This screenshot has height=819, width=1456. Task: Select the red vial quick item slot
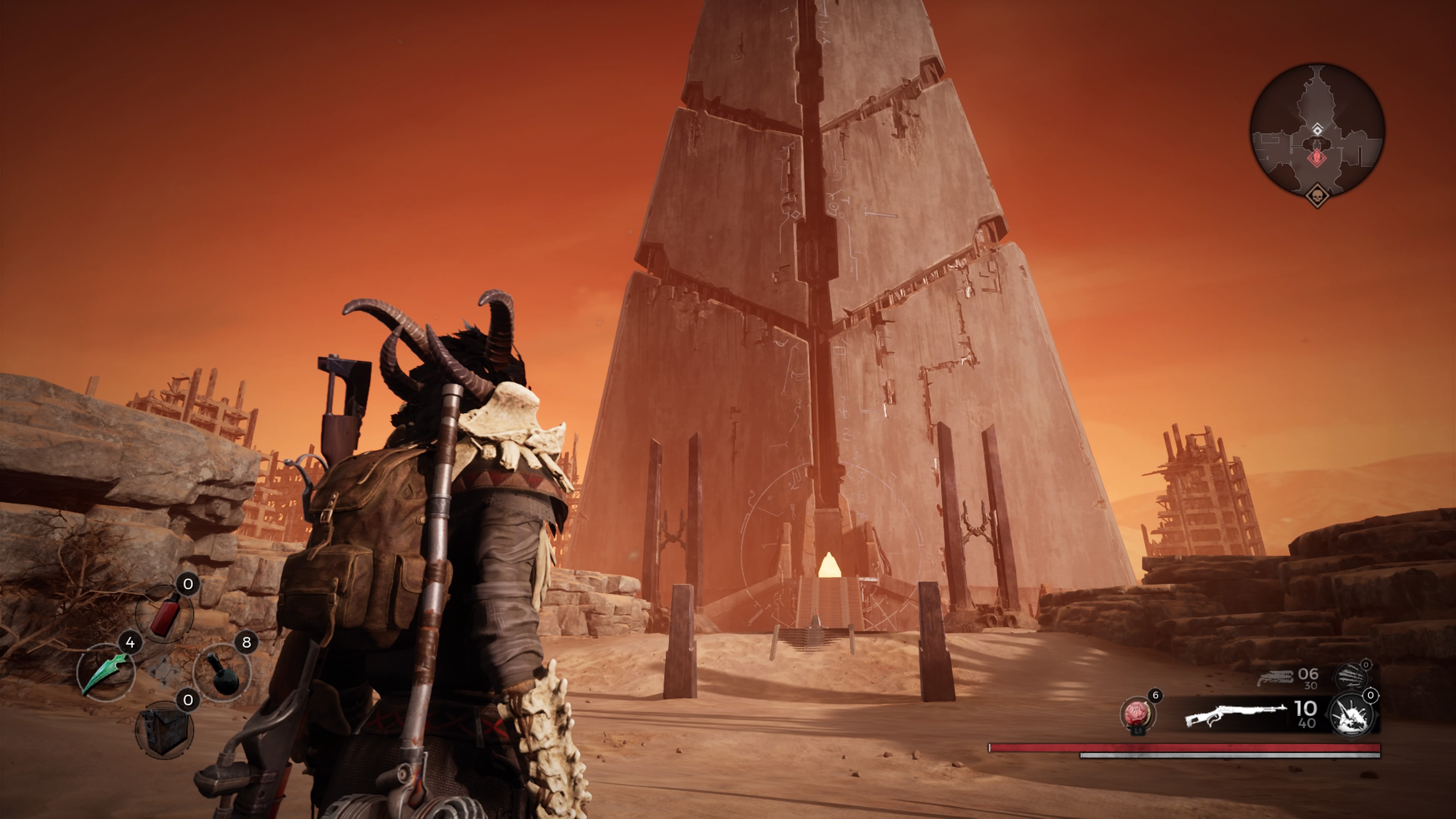coord(165,614)
